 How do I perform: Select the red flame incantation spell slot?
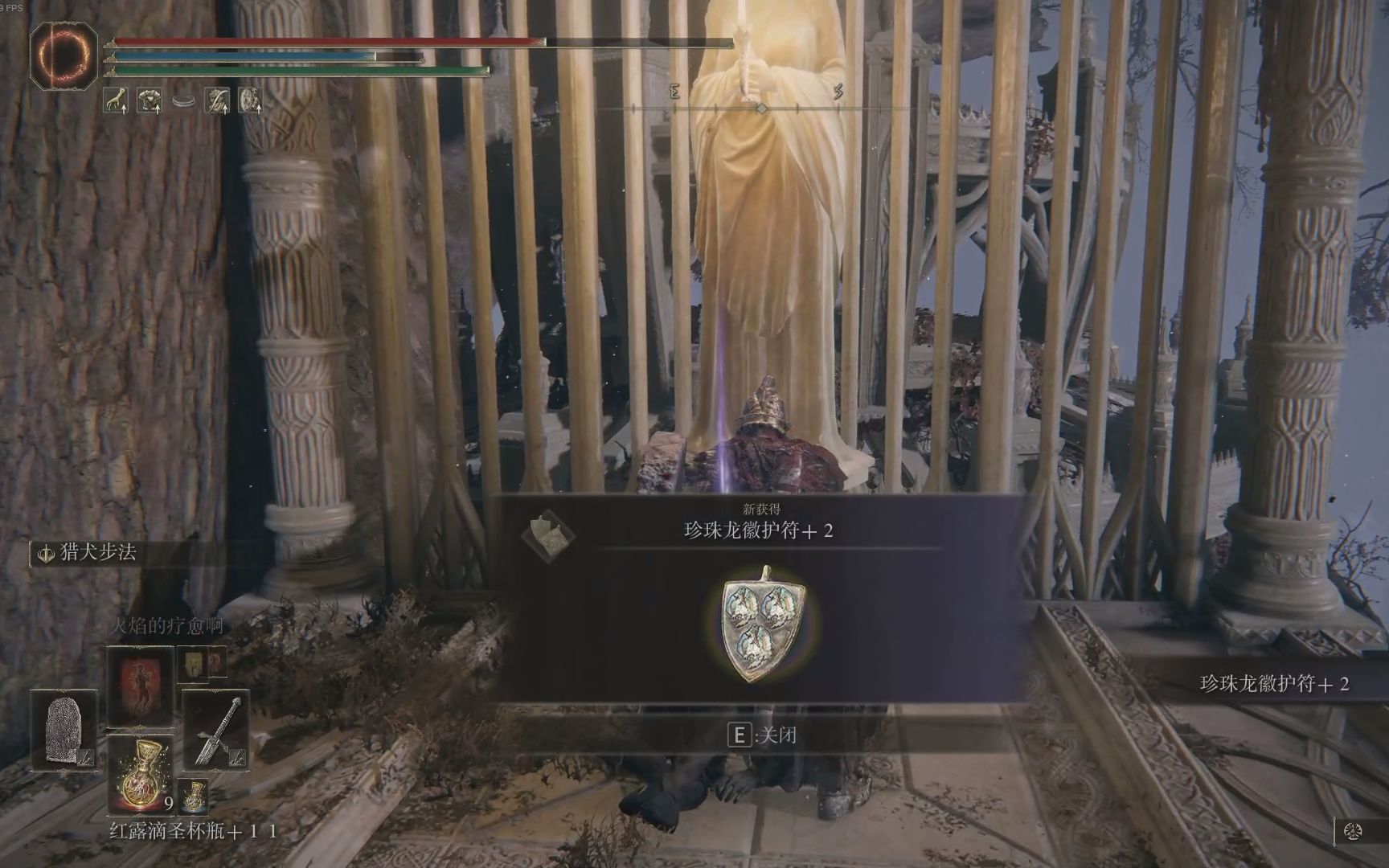point(141,685)
